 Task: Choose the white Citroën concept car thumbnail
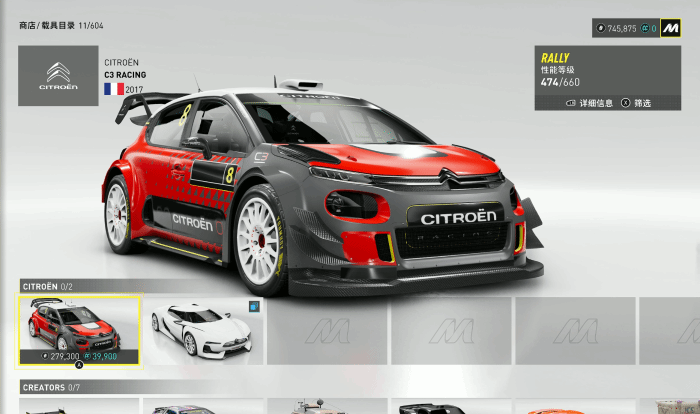(204, 329)
